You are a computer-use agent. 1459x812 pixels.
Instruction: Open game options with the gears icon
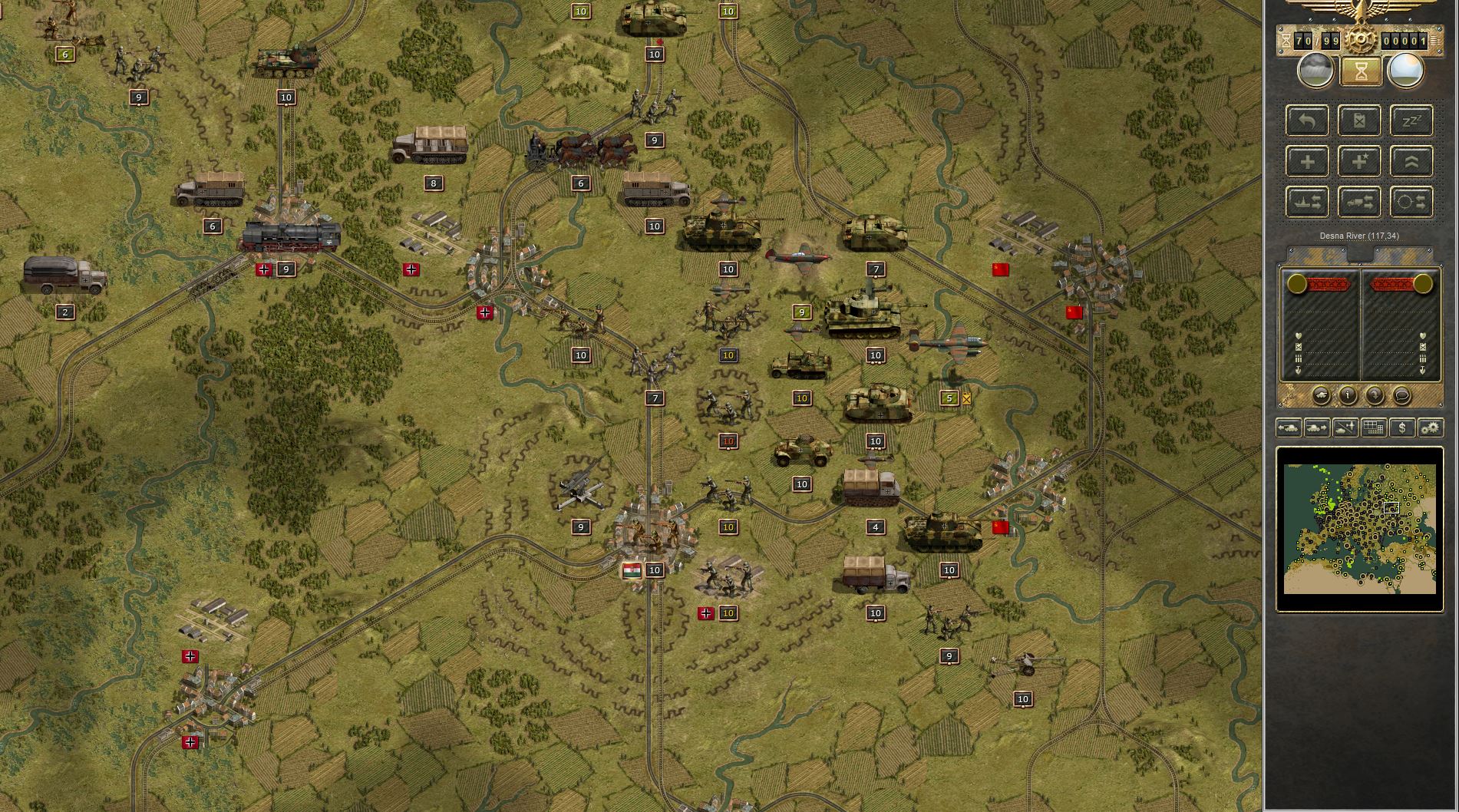click(x=1431, y=428)
